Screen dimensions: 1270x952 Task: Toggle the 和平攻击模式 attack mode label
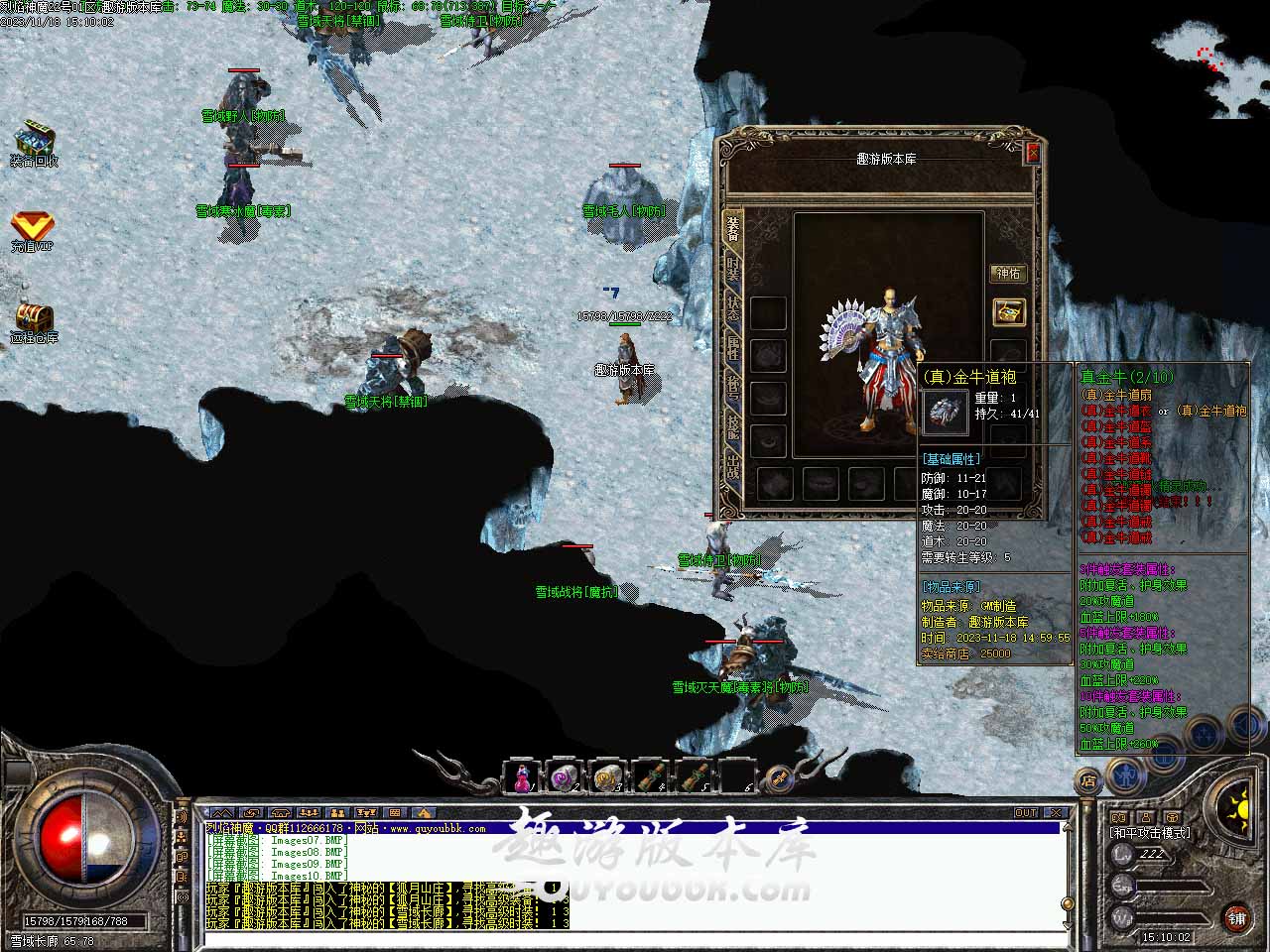(1151, 833)
